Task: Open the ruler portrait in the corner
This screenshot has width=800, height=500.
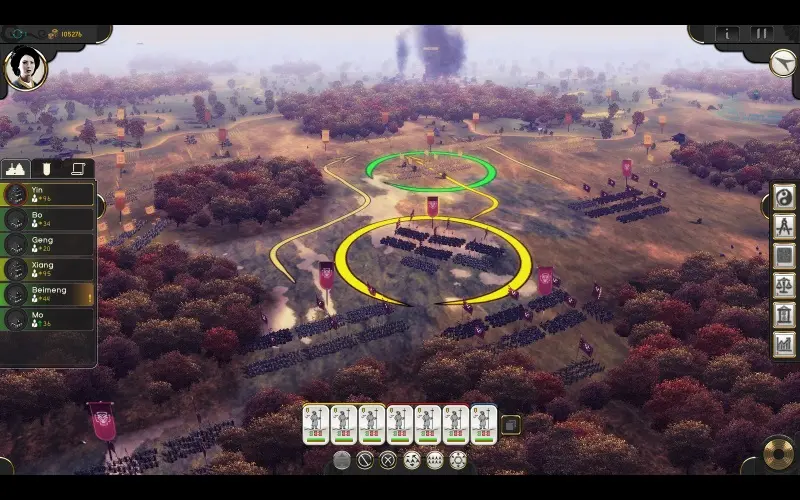Action: 25,66
